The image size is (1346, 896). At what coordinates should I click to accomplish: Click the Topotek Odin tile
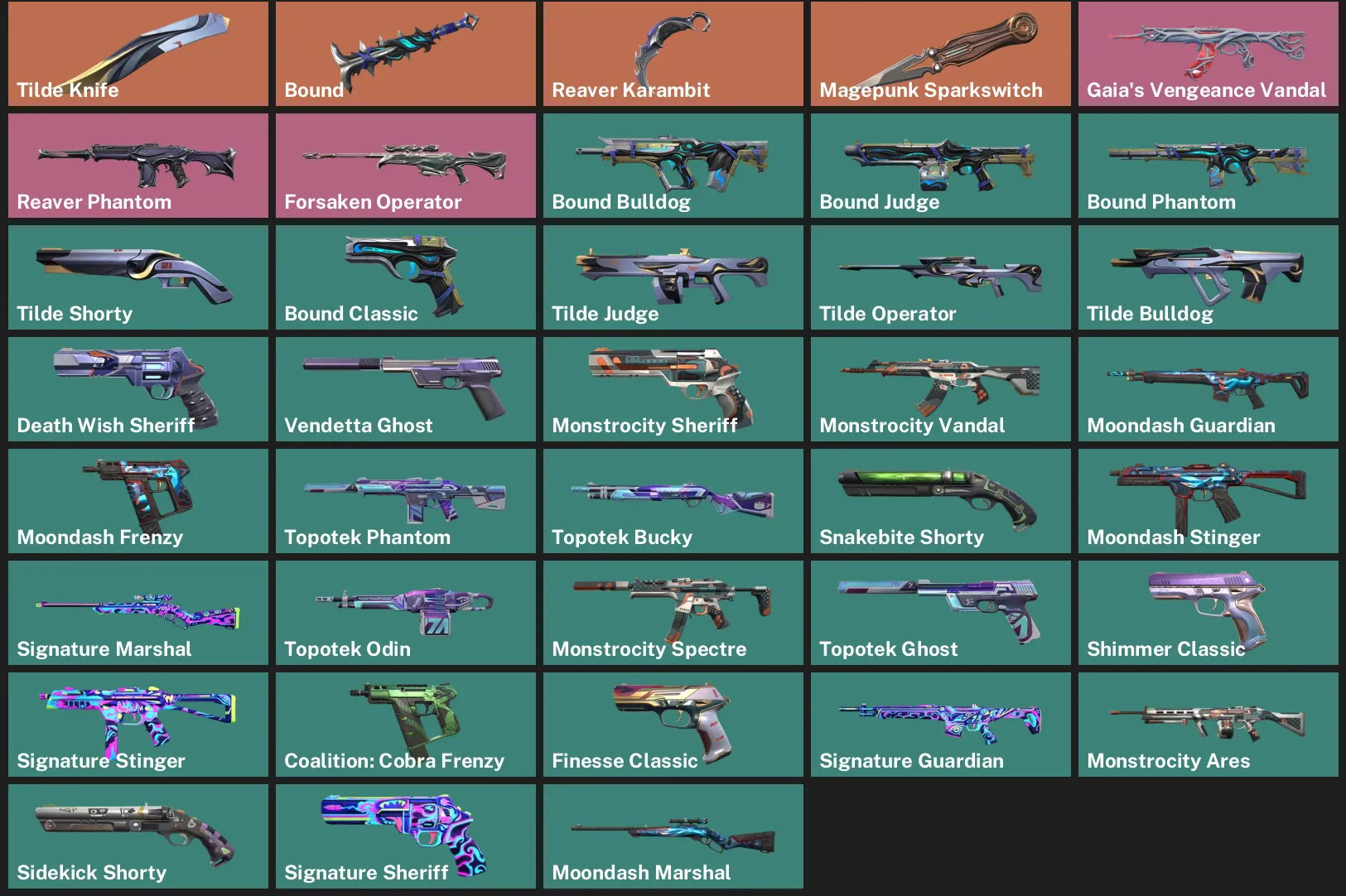click(405, 612)
